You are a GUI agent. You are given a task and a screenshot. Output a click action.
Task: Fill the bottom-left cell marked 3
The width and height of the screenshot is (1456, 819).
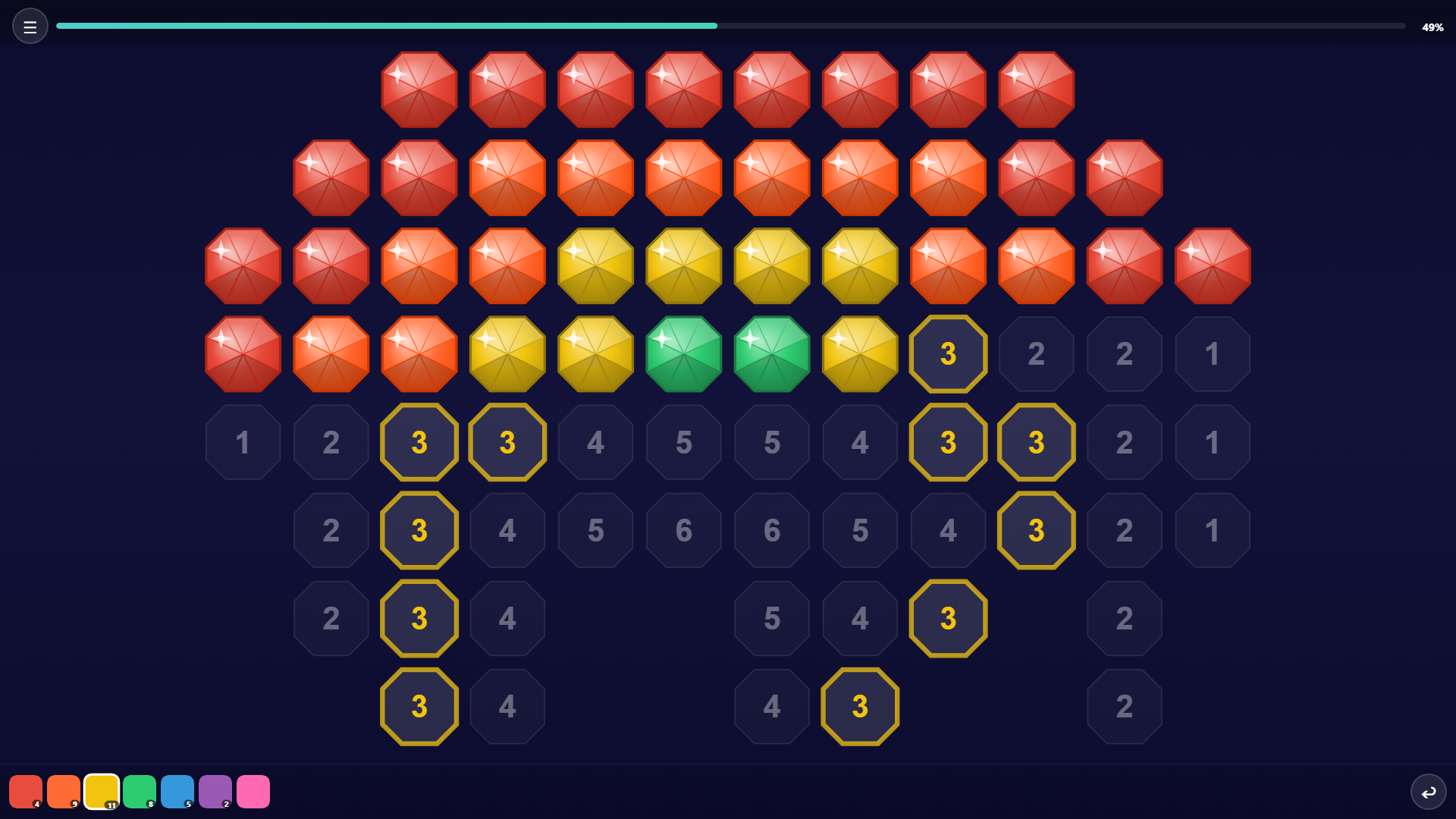[x=419, y=706]
